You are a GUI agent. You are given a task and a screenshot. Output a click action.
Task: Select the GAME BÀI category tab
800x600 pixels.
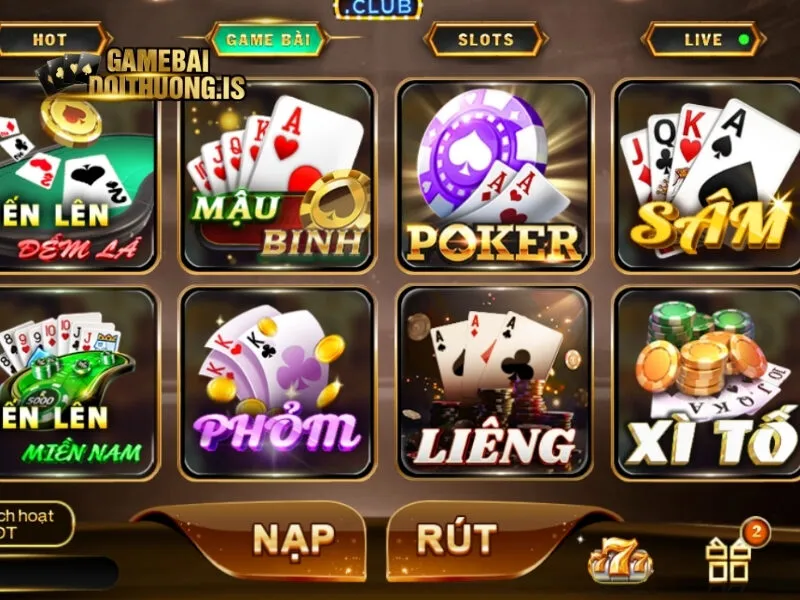pyautogui.click(x=269, y=40)
